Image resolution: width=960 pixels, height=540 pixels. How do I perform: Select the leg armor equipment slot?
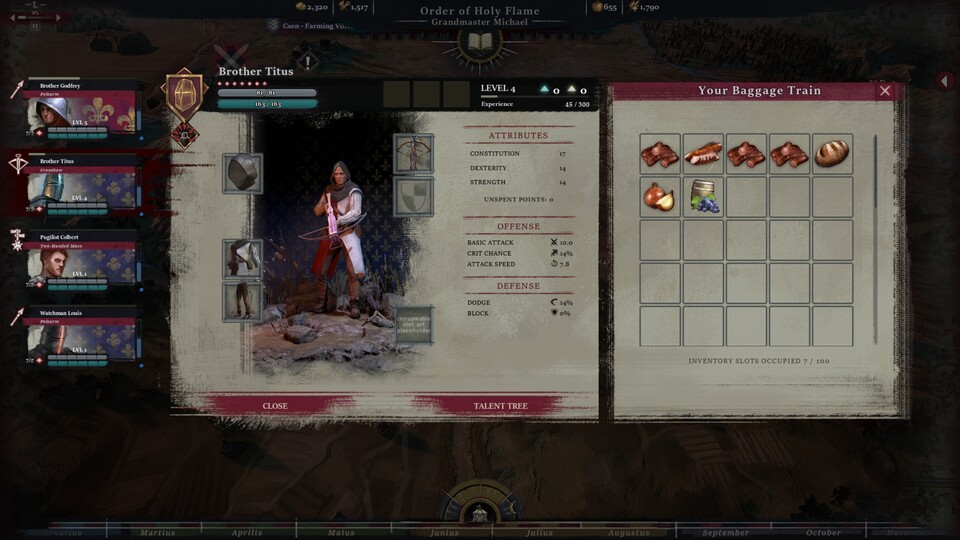(242, 302)
